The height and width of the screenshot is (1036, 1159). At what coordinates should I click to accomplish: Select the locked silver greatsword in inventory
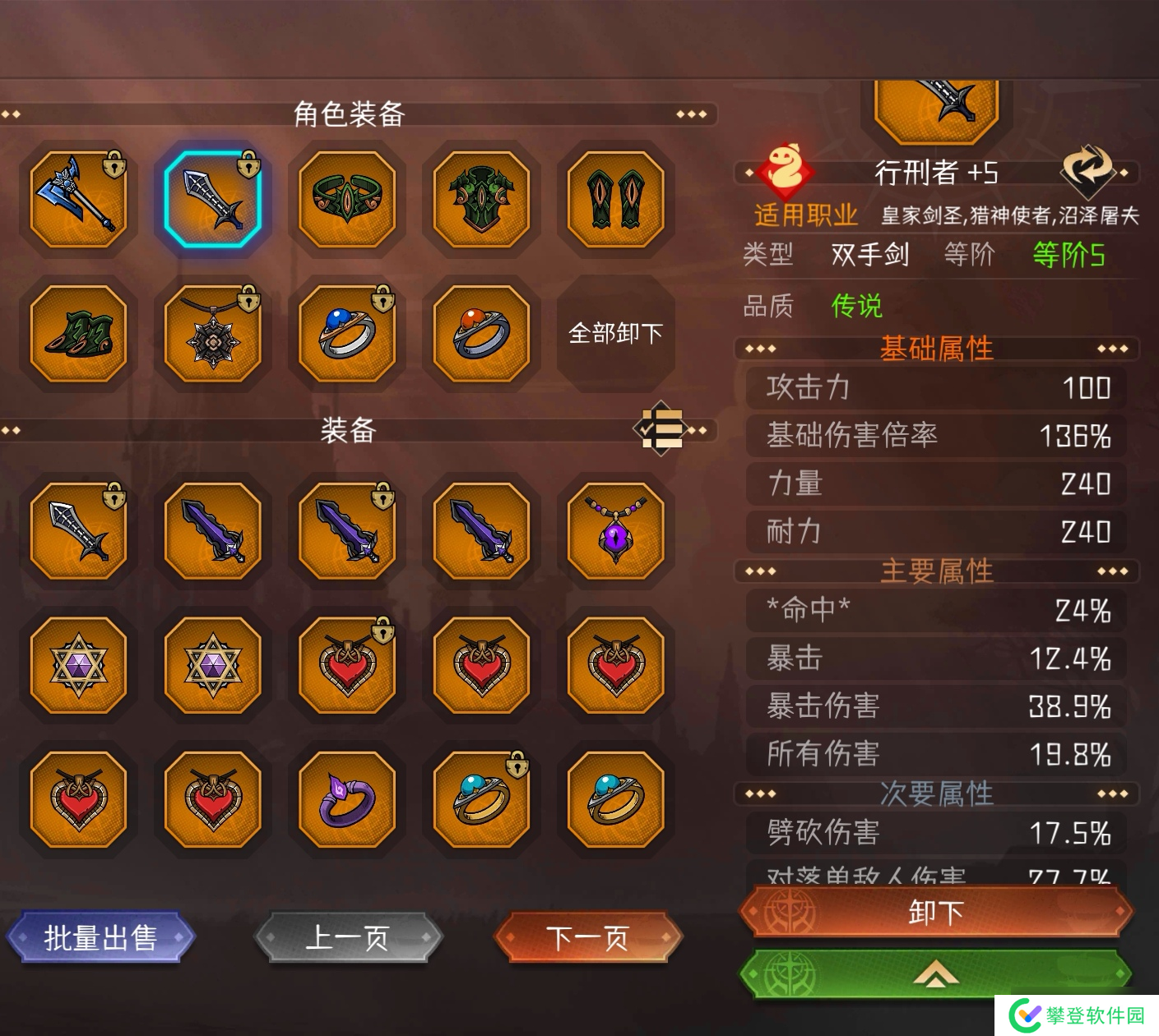point(78,531)
